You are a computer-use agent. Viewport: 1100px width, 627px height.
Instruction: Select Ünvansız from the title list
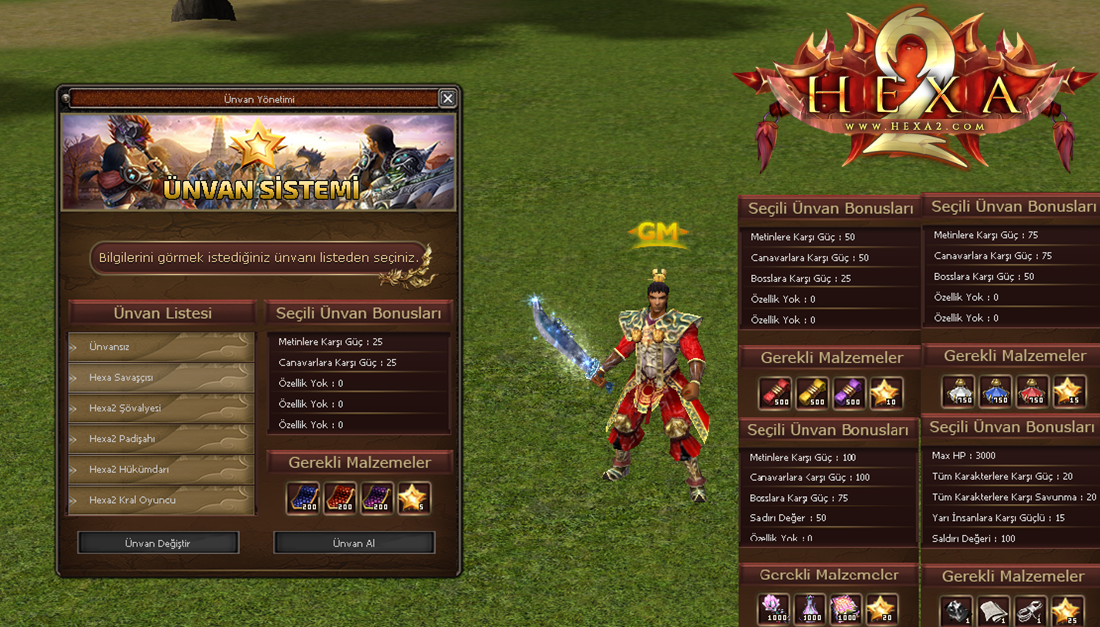pos(160,347)
